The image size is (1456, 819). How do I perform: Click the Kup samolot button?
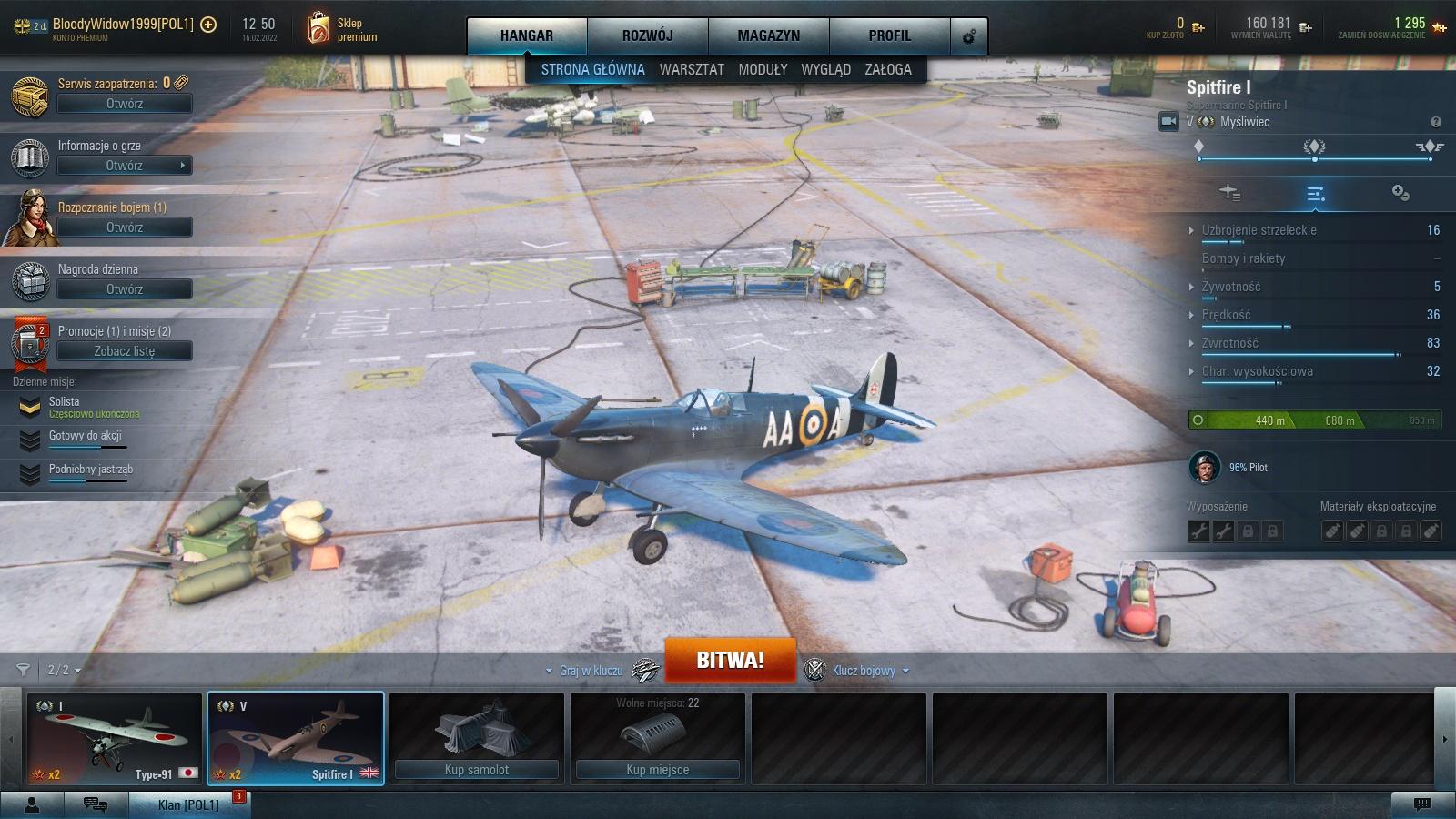pyautogui.click(x=476, y=770)
